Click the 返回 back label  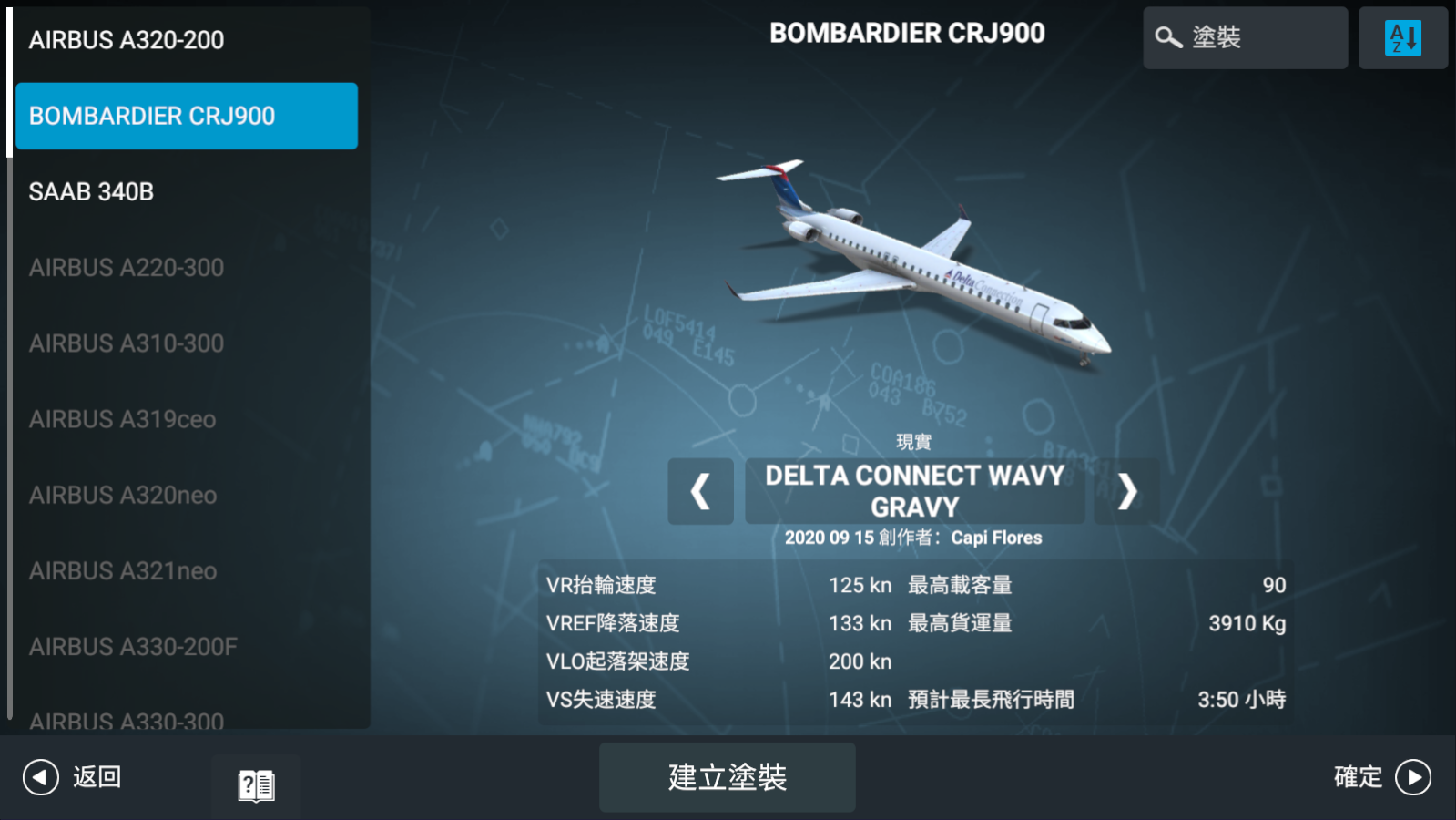click(x=98, y=777)
